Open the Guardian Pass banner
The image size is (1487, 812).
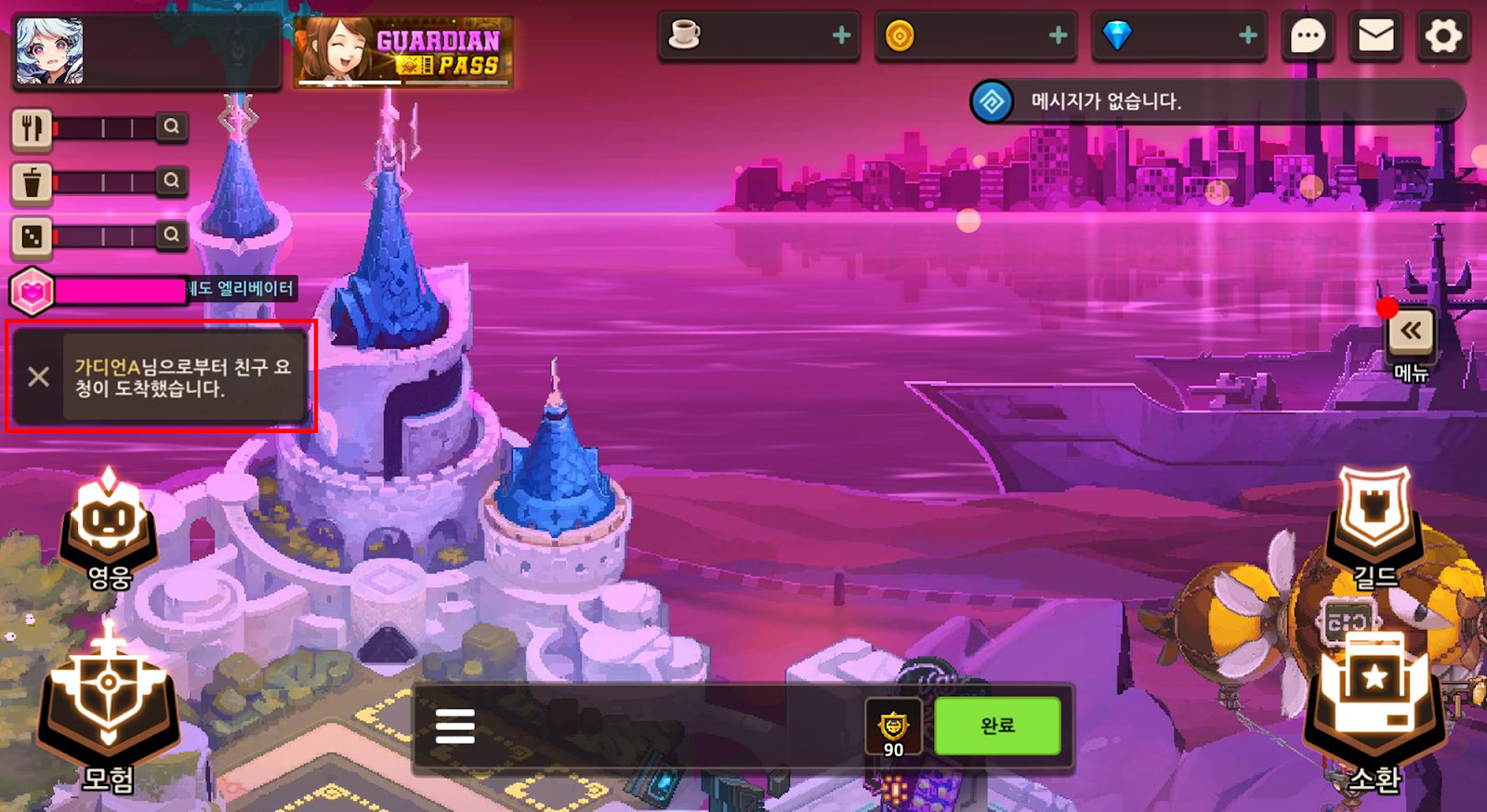tap(403, 52)
